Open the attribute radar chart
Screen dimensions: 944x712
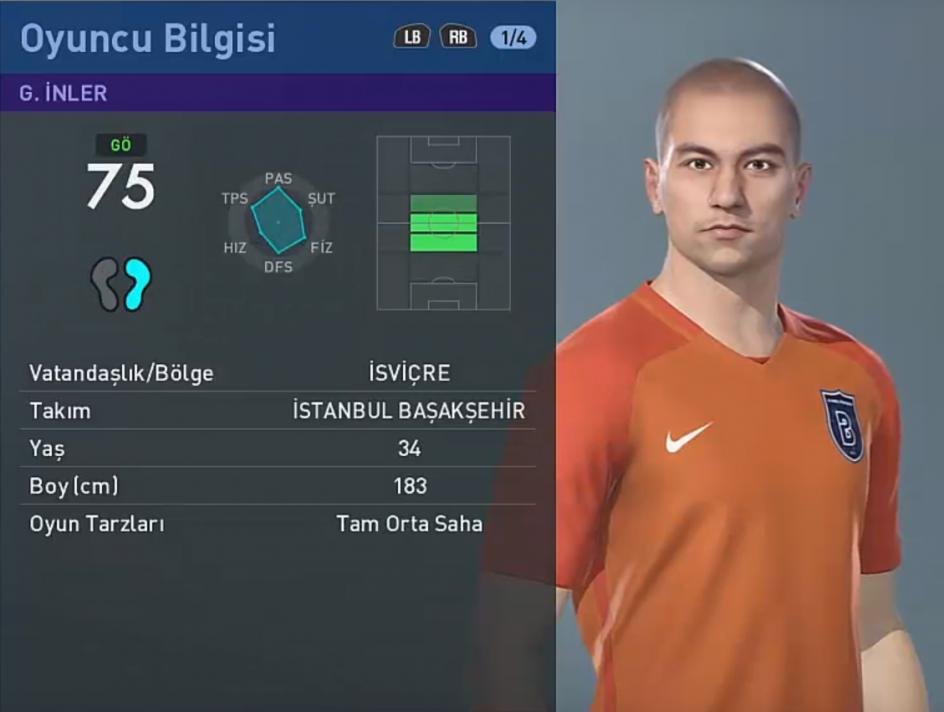(x=278, y=222)
